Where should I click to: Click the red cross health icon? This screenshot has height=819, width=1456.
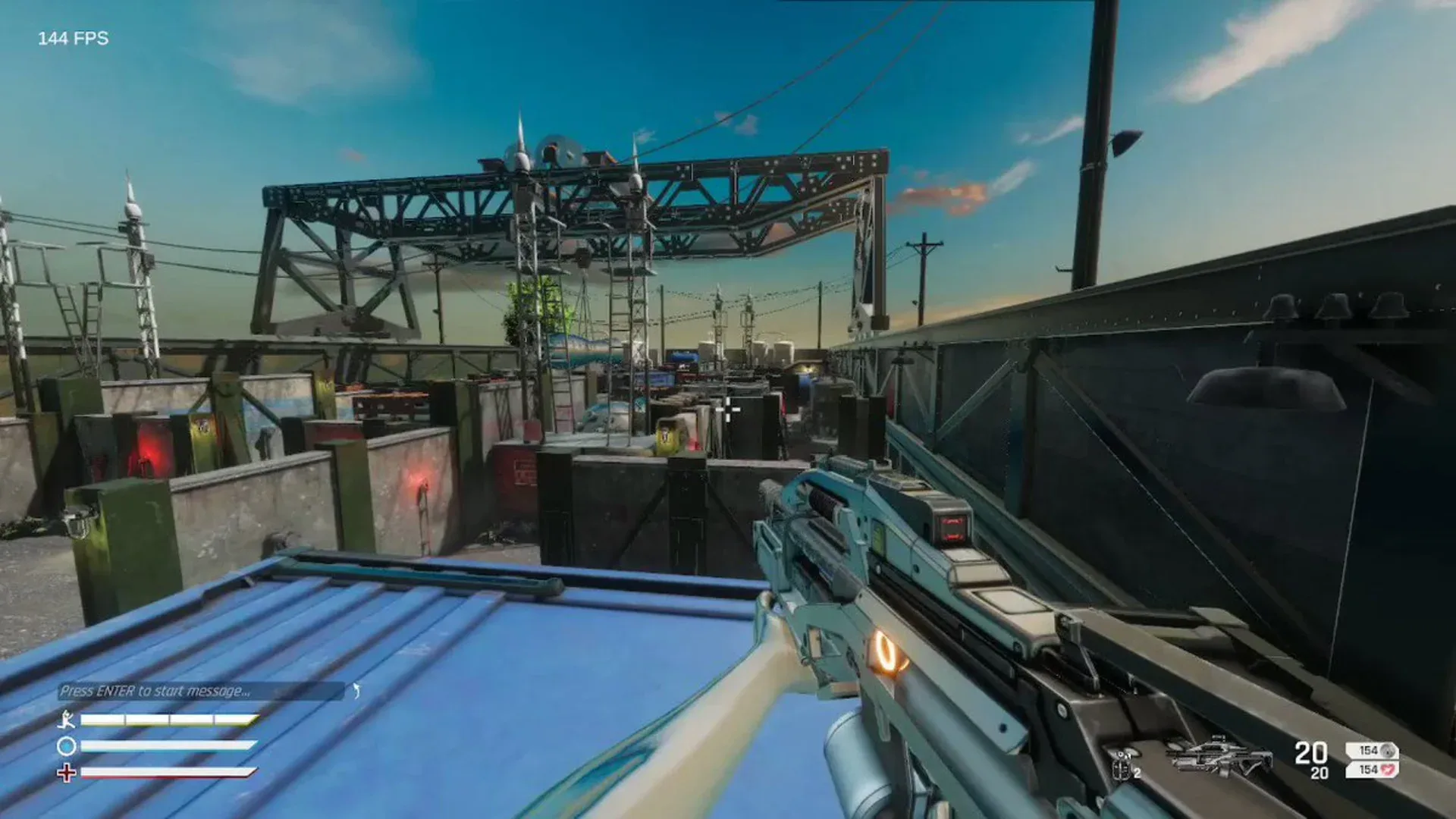67,772
